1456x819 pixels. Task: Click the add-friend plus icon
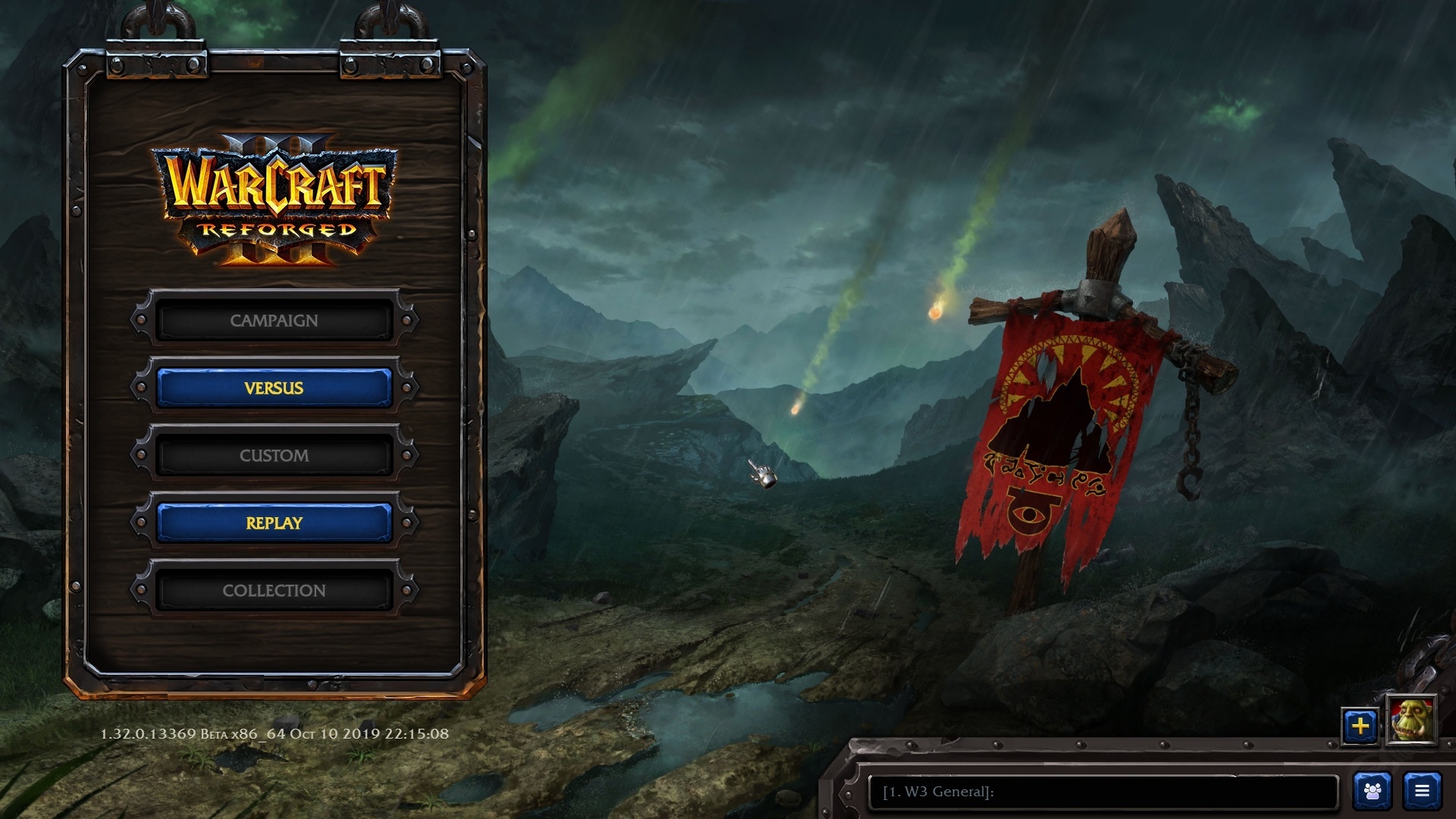click(1360, 726)
